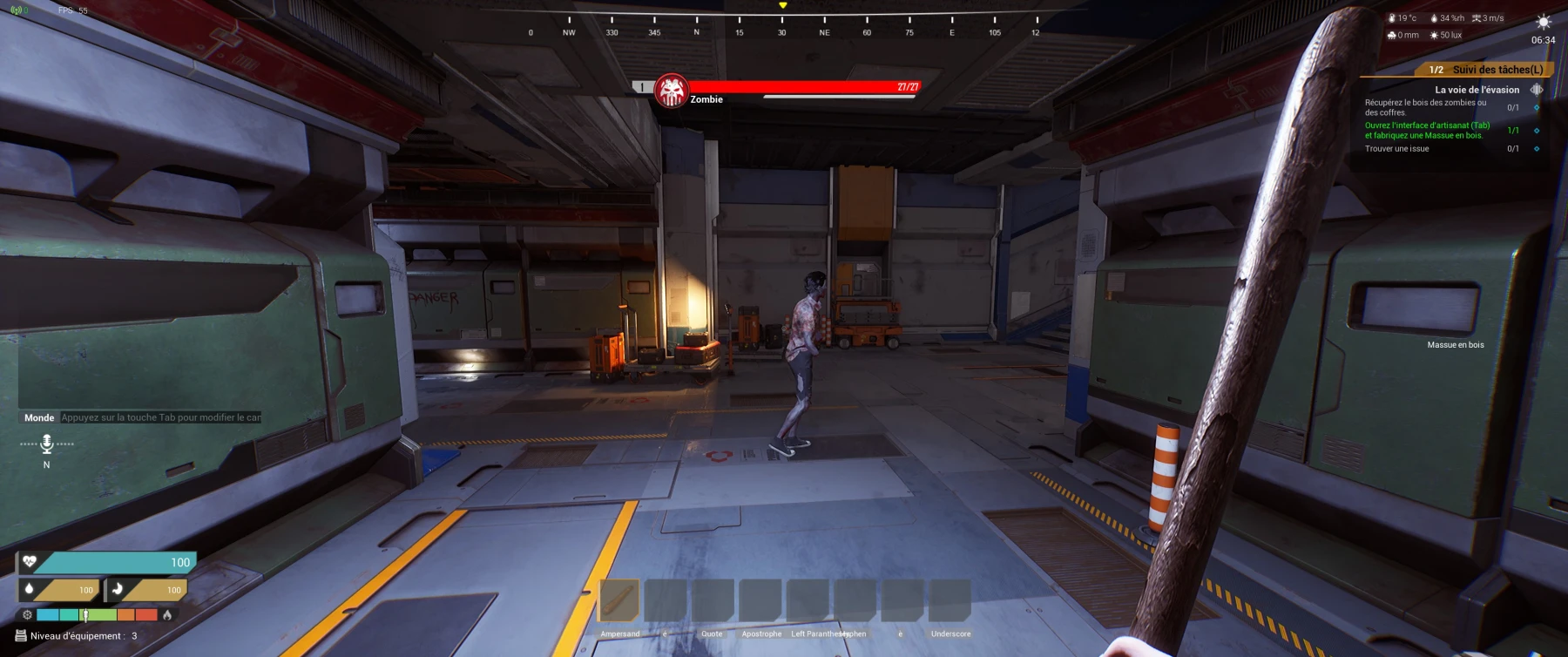Switch the Monde chat channel label

click(39, 417)
